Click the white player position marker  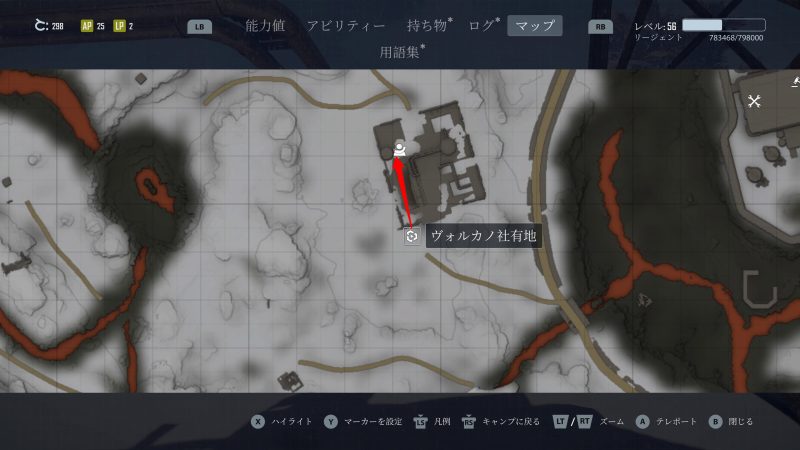399,150
